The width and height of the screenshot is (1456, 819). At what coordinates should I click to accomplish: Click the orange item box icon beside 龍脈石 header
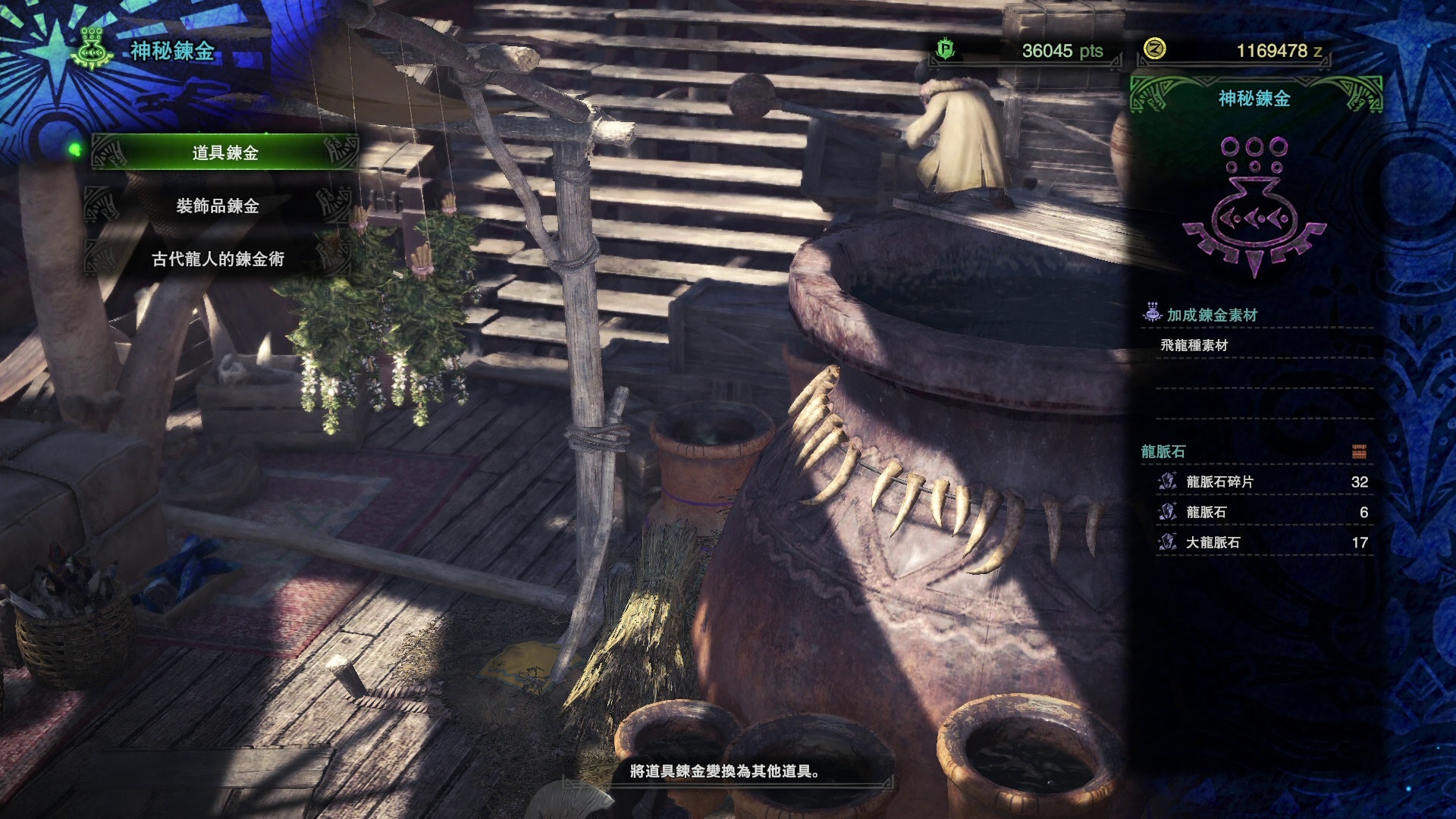pos(1358,452)
